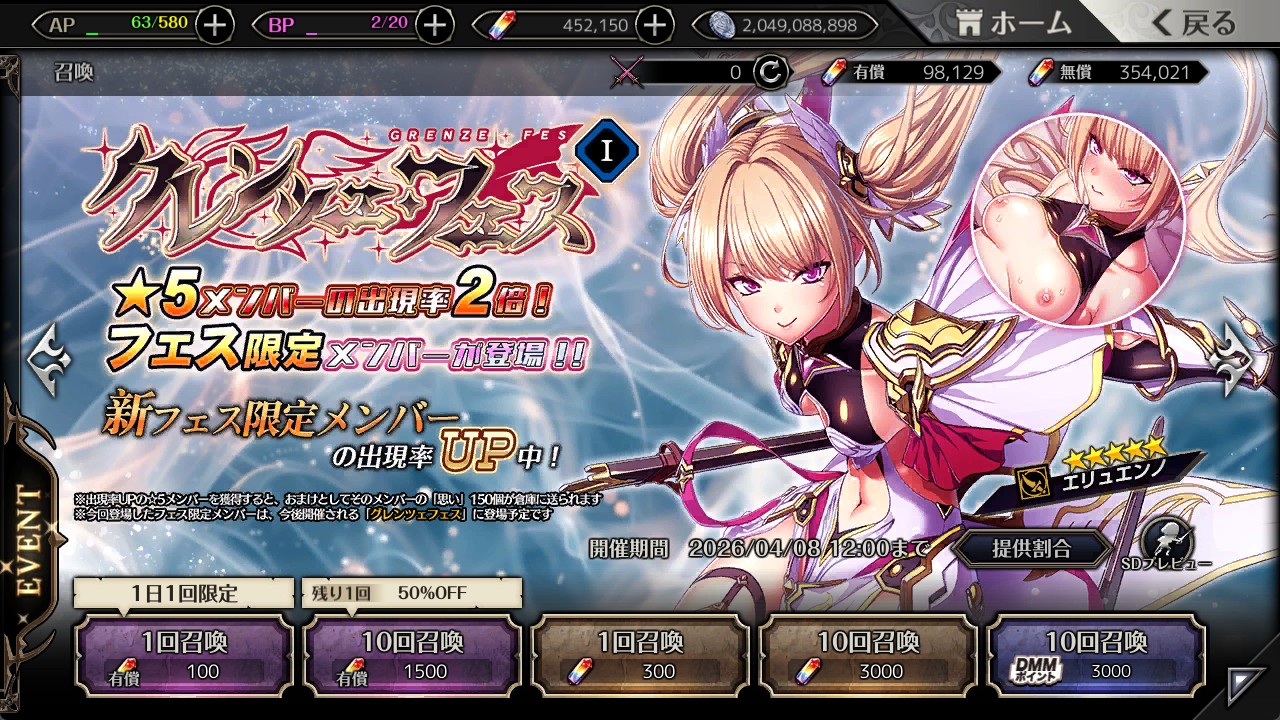Summon 10 times for 3000 gems
1280x720 pixels.
pos(868,656)
